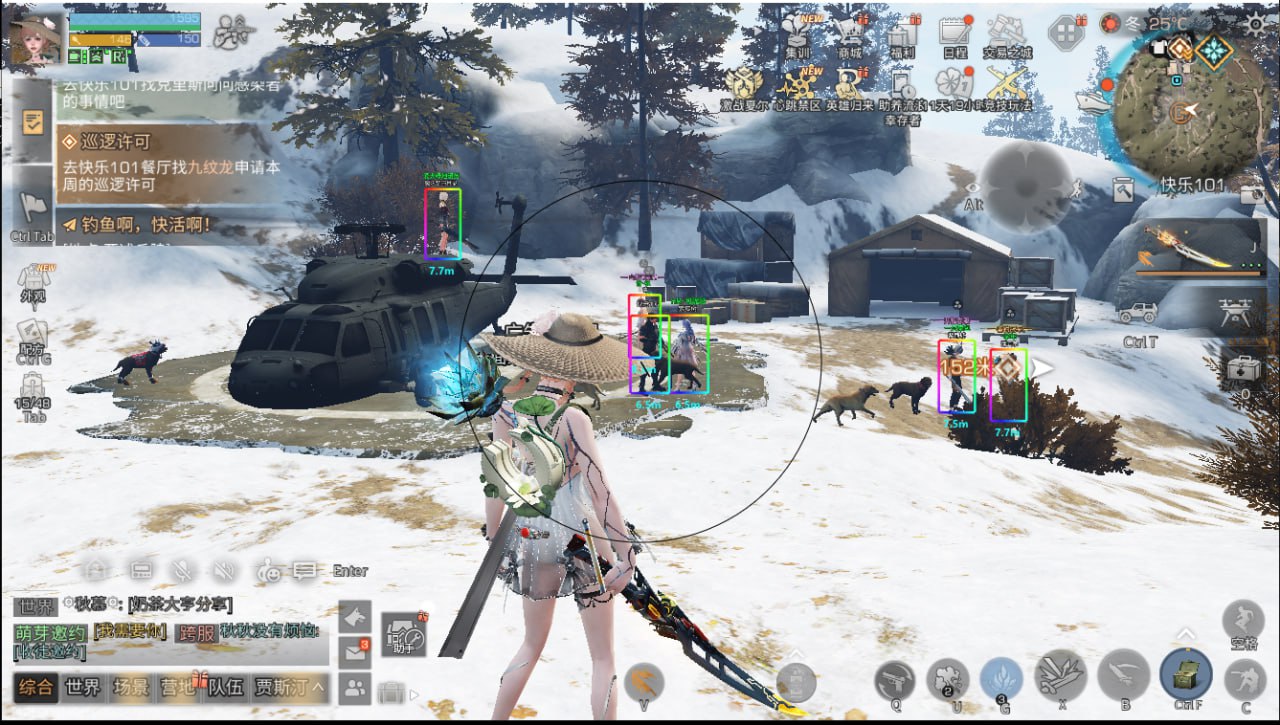1280x725 pixels.
Task: Switch chat to the 营地 tab
Action: 177,687
